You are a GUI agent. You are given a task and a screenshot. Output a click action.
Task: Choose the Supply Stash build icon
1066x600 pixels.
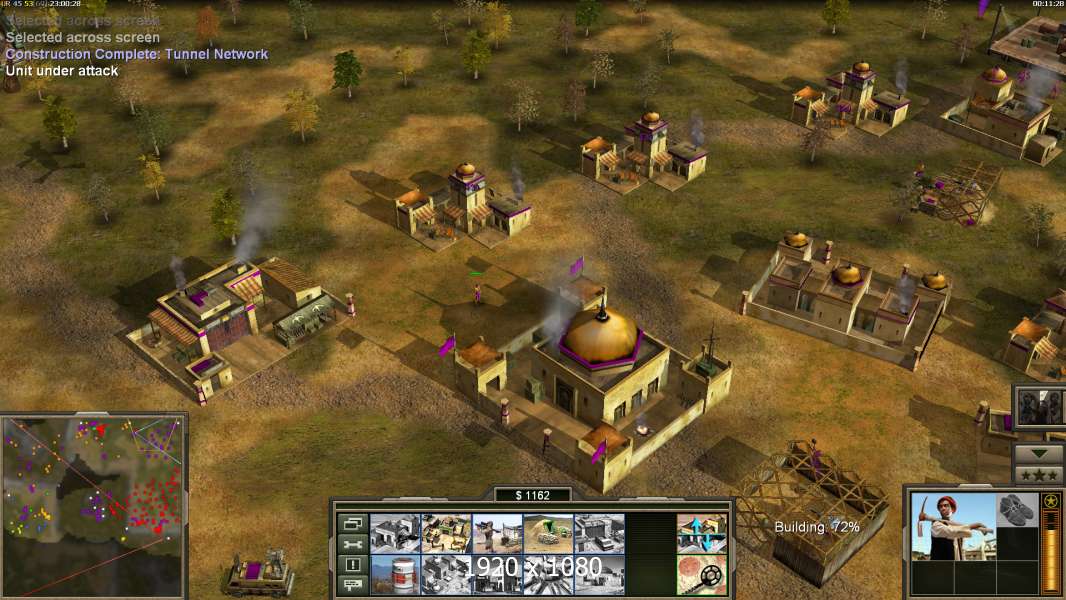(x=446, y=533)
